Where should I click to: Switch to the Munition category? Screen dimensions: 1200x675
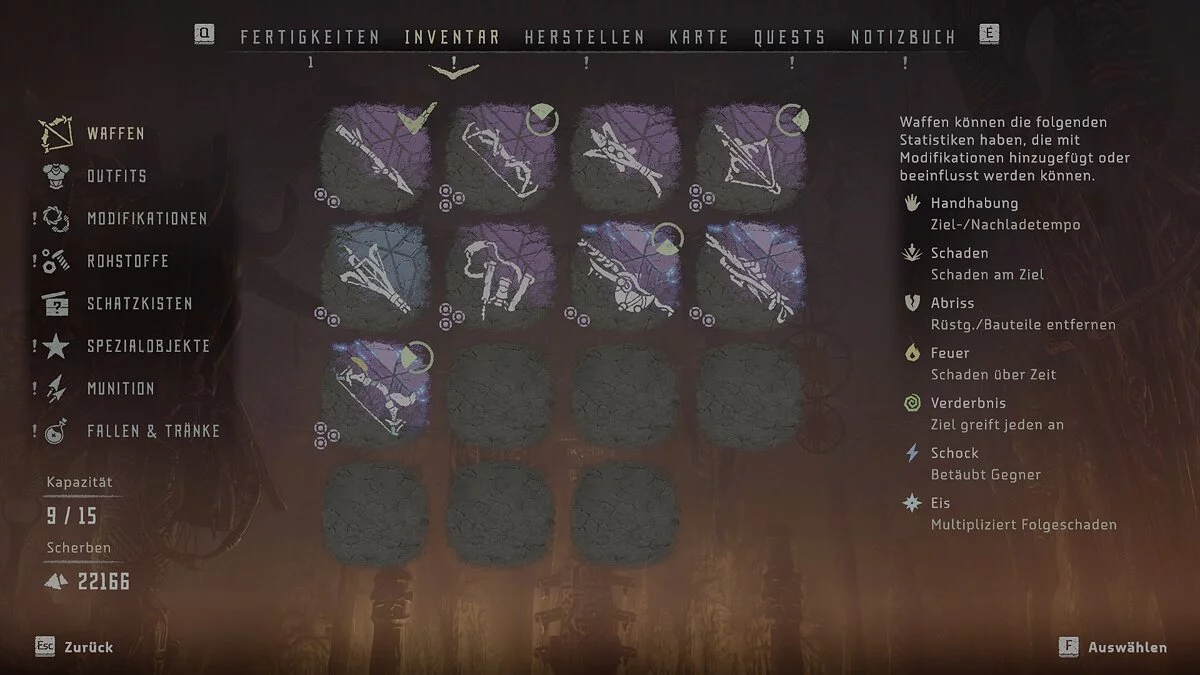coord(120,389)
